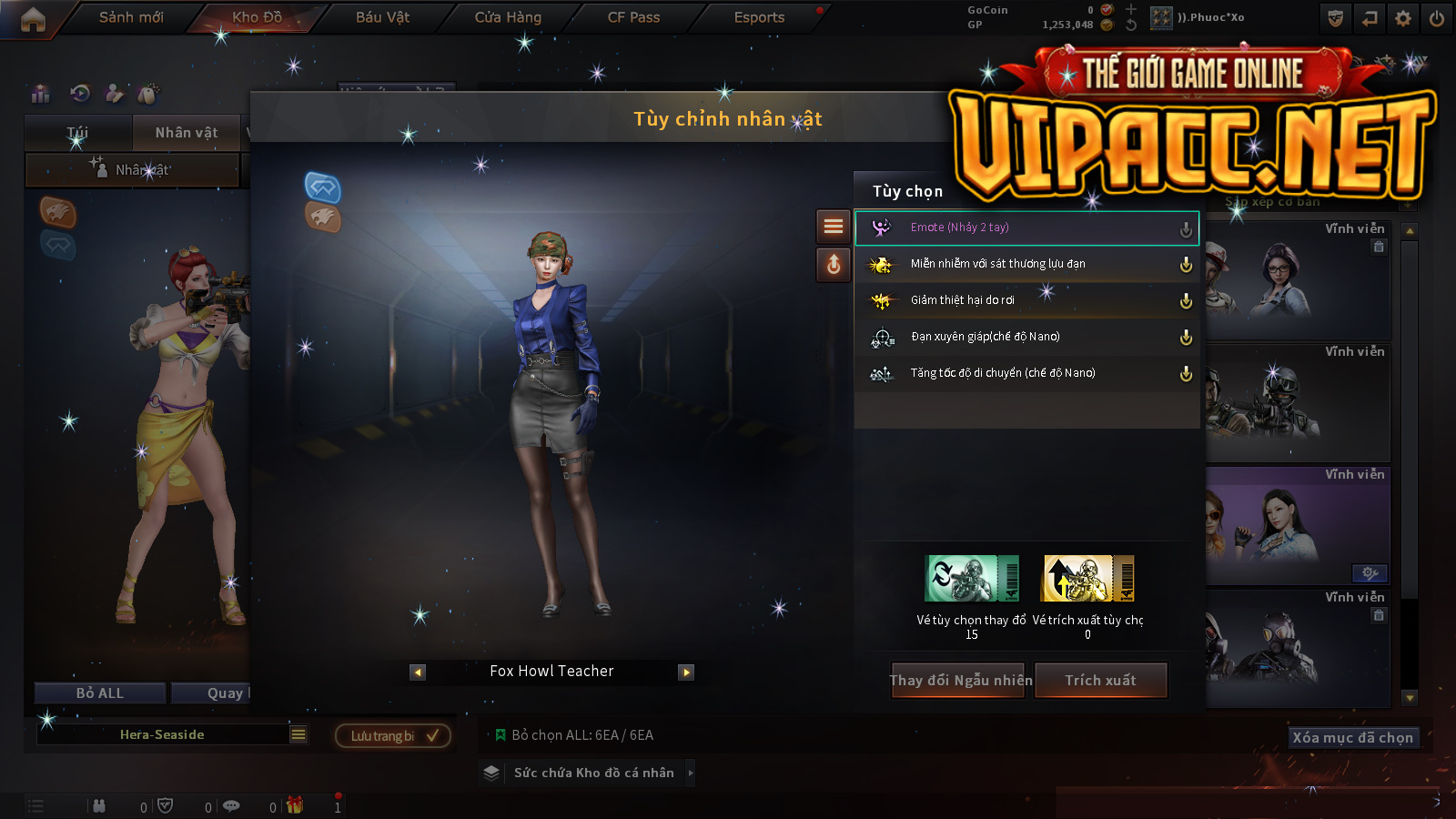Select the Esports tab

click(759, 17)
